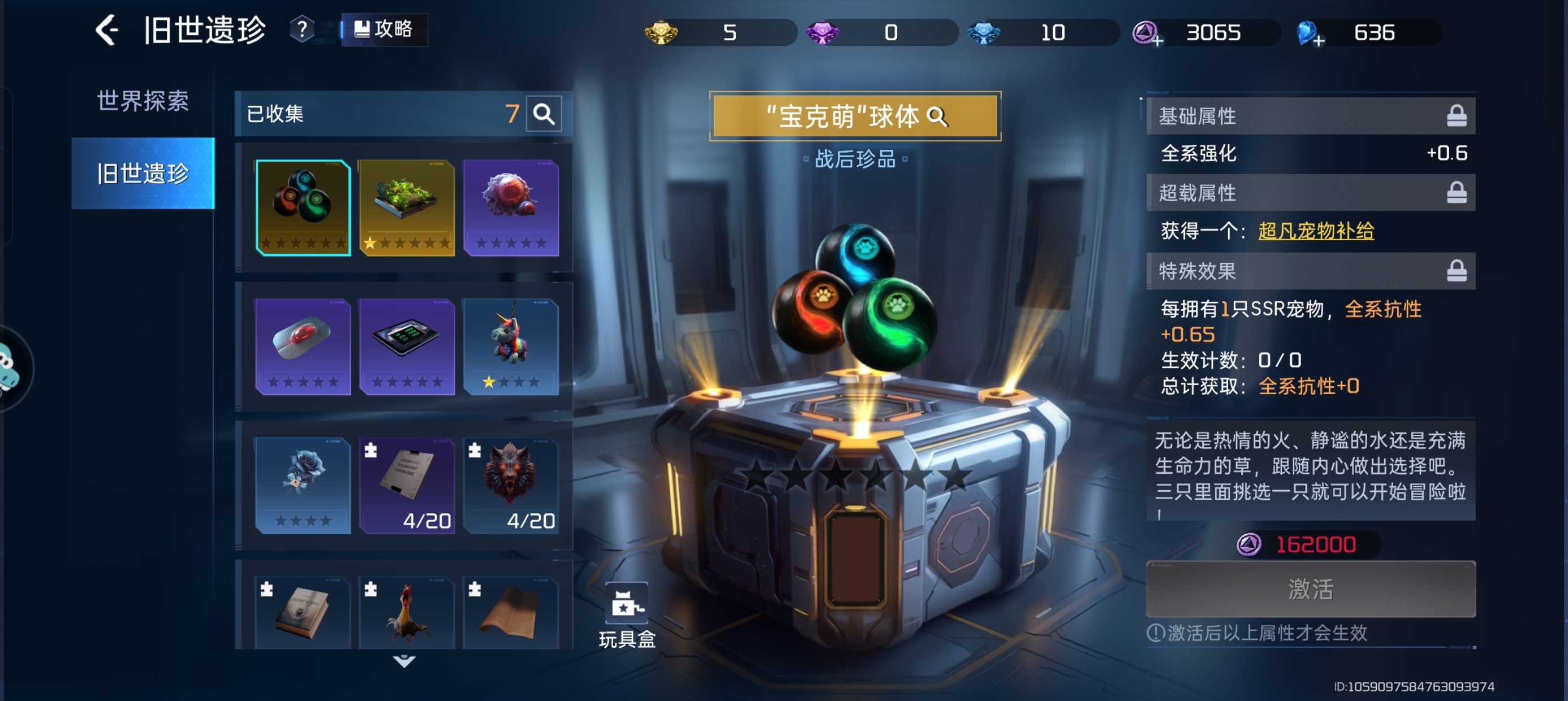Follow the 超凡宠物补给 link
This screenshot has height=701, width=1568.
[1315, 231]
